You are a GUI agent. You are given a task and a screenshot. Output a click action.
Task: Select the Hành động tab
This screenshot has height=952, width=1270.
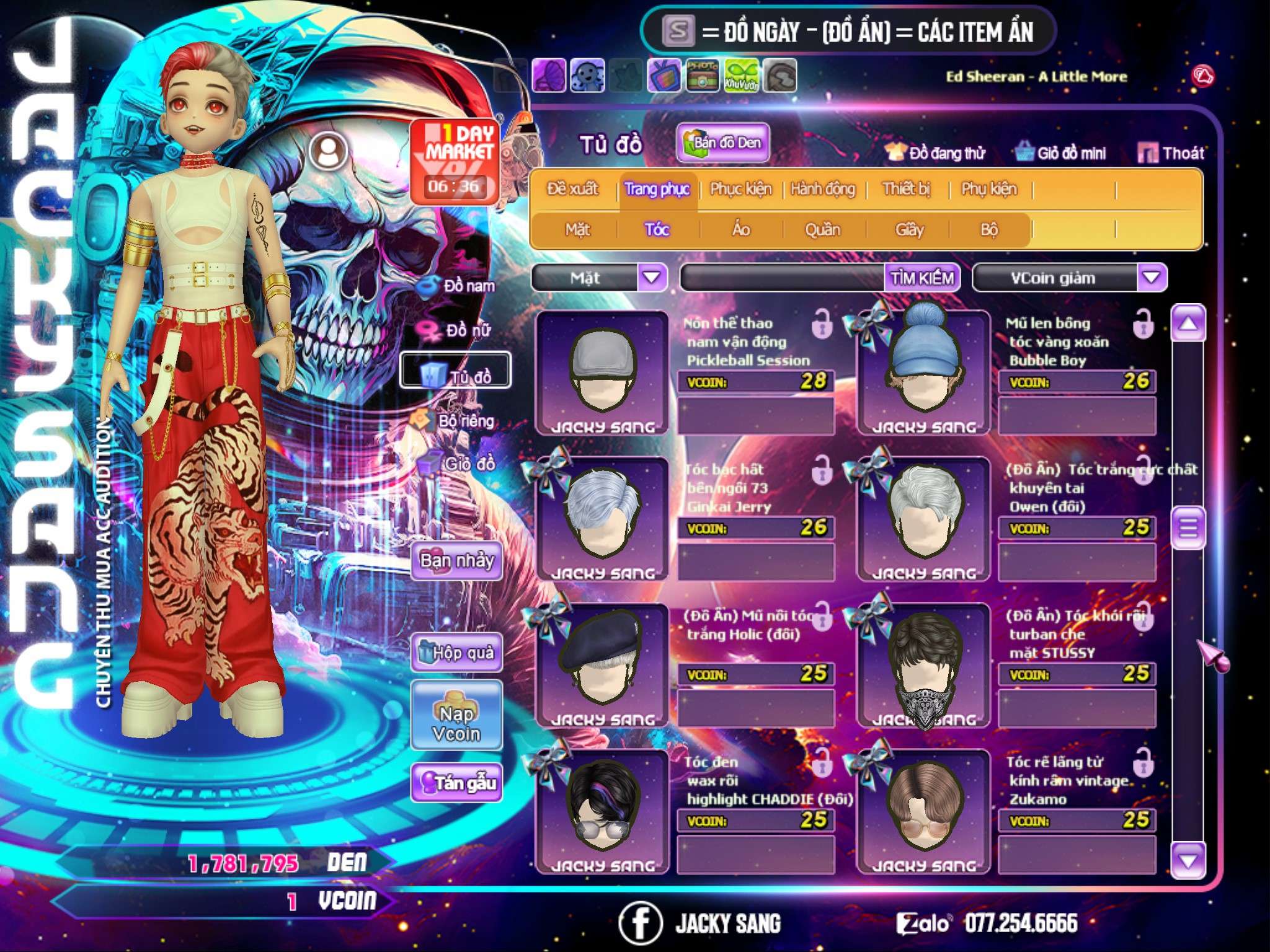(x=822, y=189)
